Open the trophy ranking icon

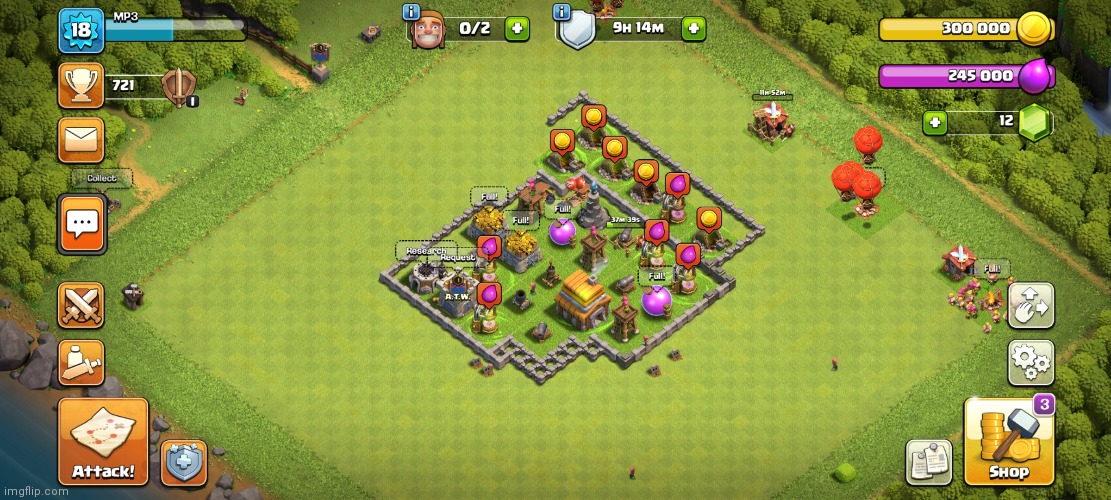point(81,85)
